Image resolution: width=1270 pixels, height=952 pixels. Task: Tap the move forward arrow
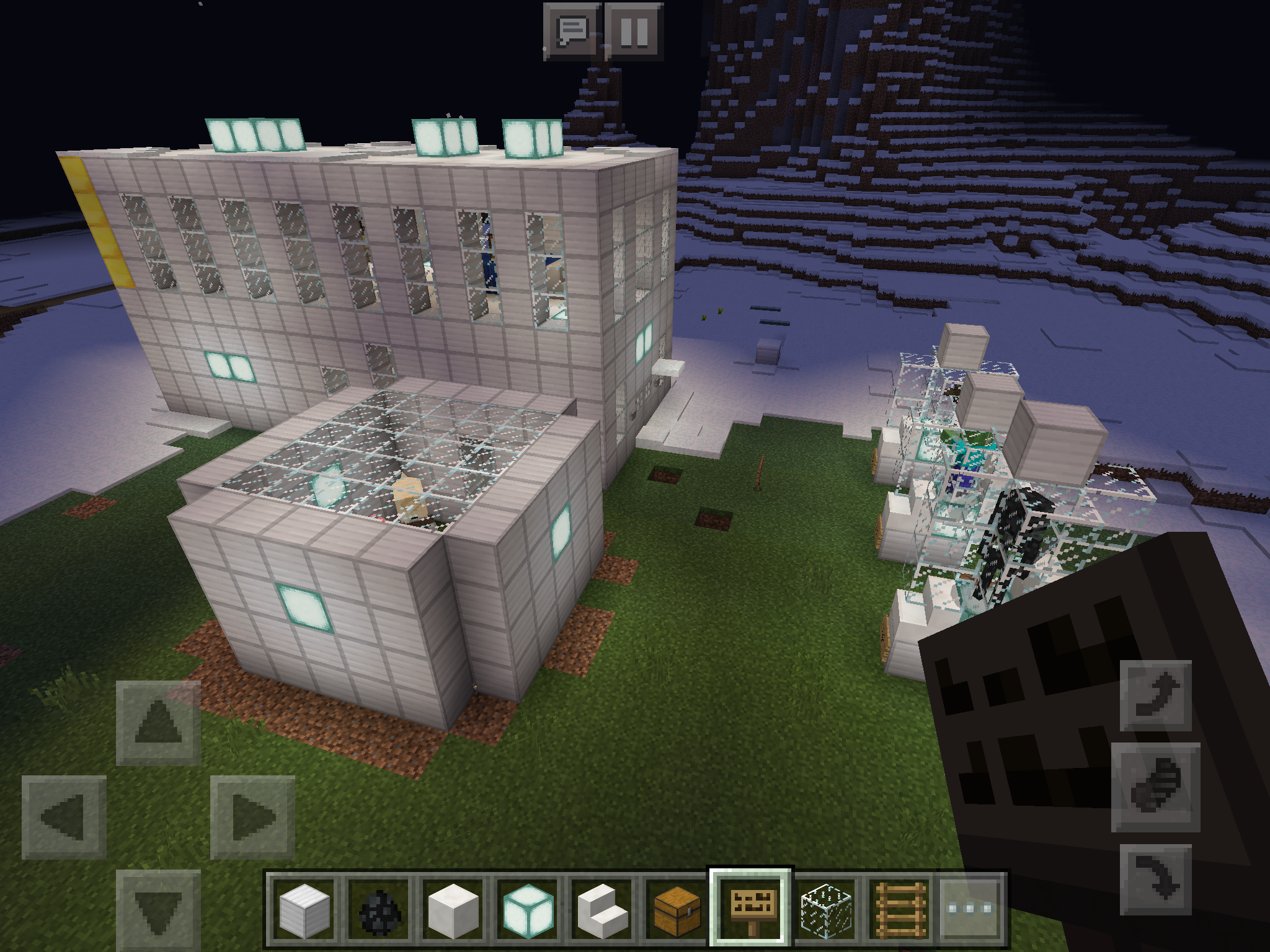click(x=158, y=723)
